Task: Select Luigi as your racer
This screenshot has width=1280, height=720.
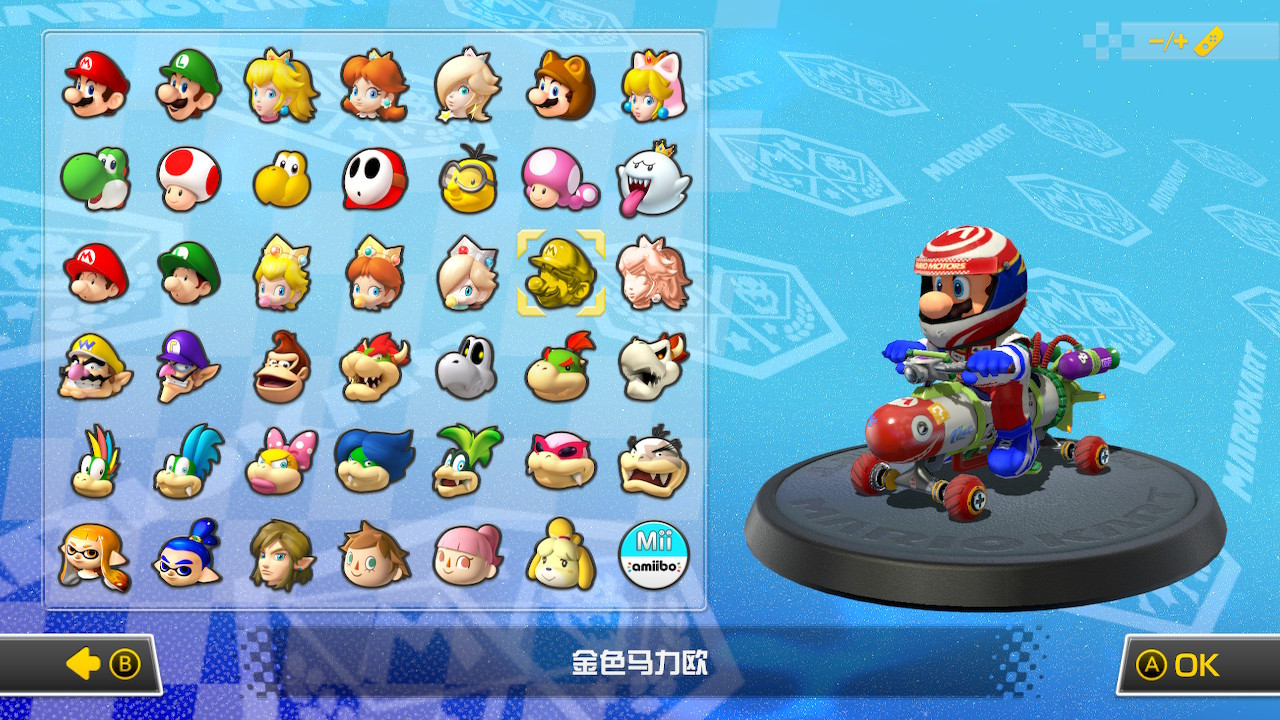Action: coord(188,87)
